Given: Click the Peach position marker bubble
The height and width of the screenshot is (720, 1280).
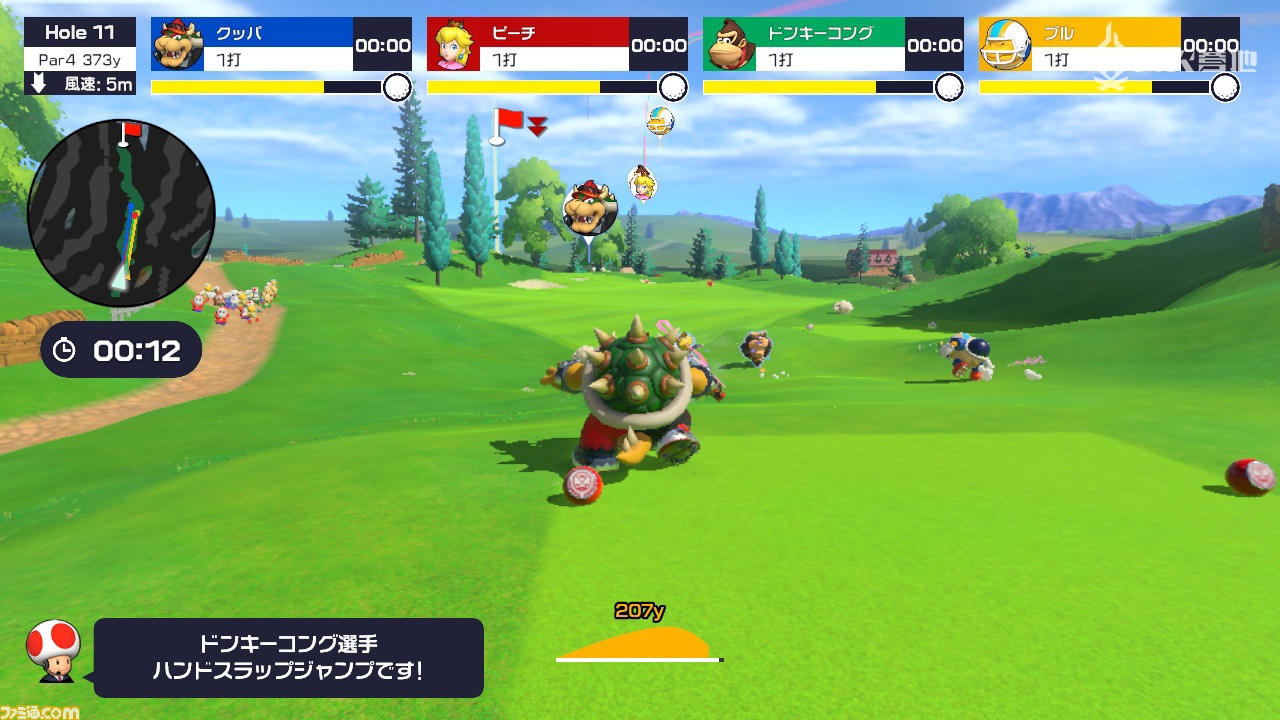Looking at the screenshot, I should [642, 182].
